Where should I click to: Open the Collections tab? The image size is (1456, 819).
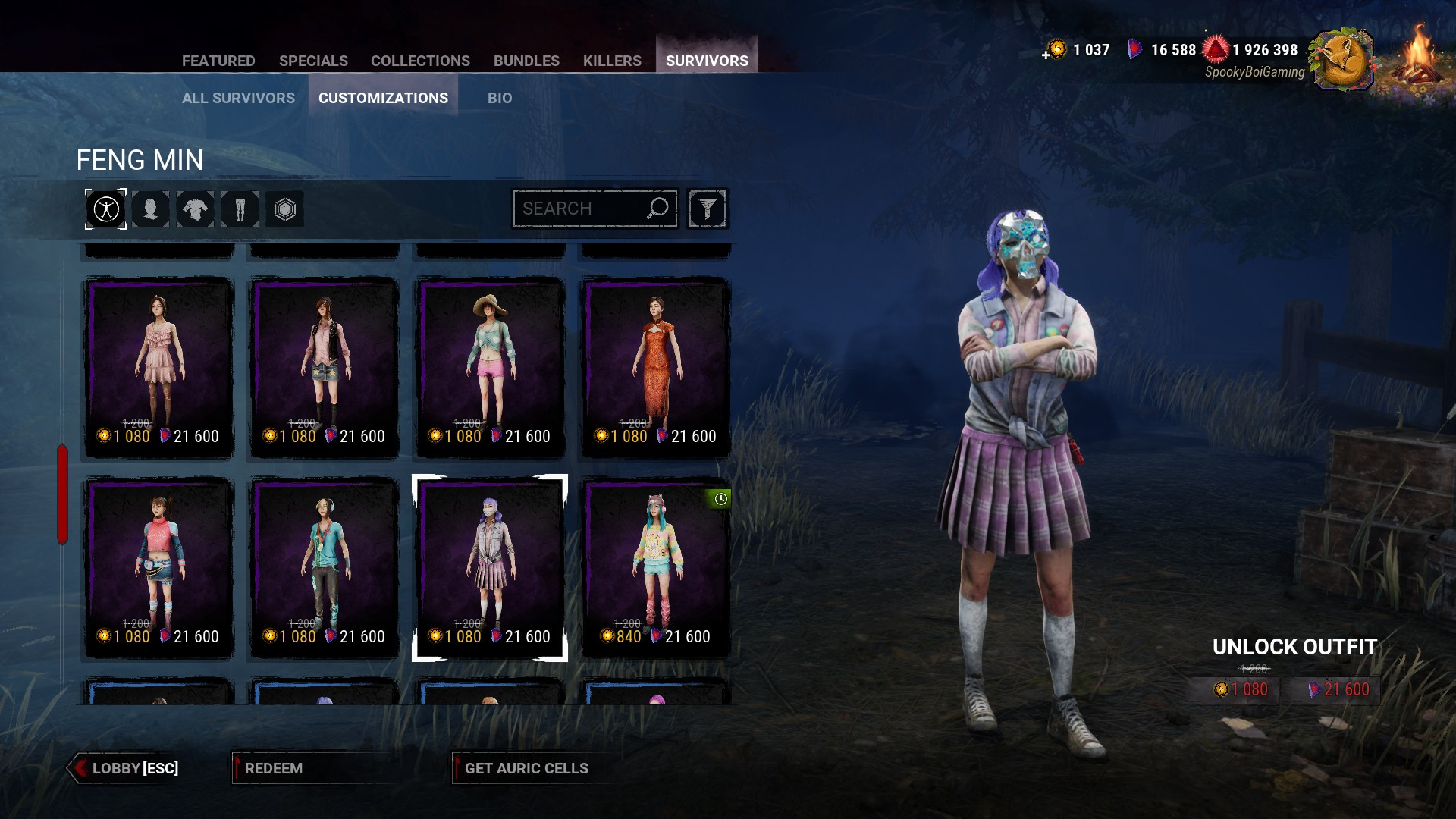(x=420, y=61)
